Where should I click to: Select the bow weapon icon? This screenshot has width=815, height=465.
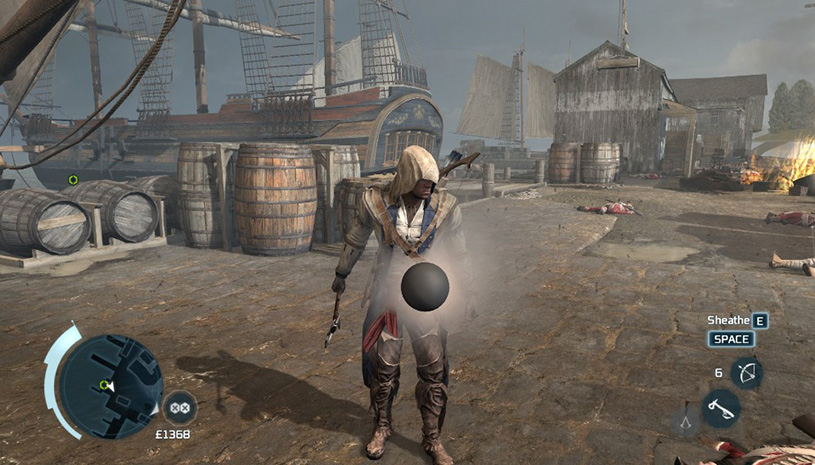pos(746,373)
